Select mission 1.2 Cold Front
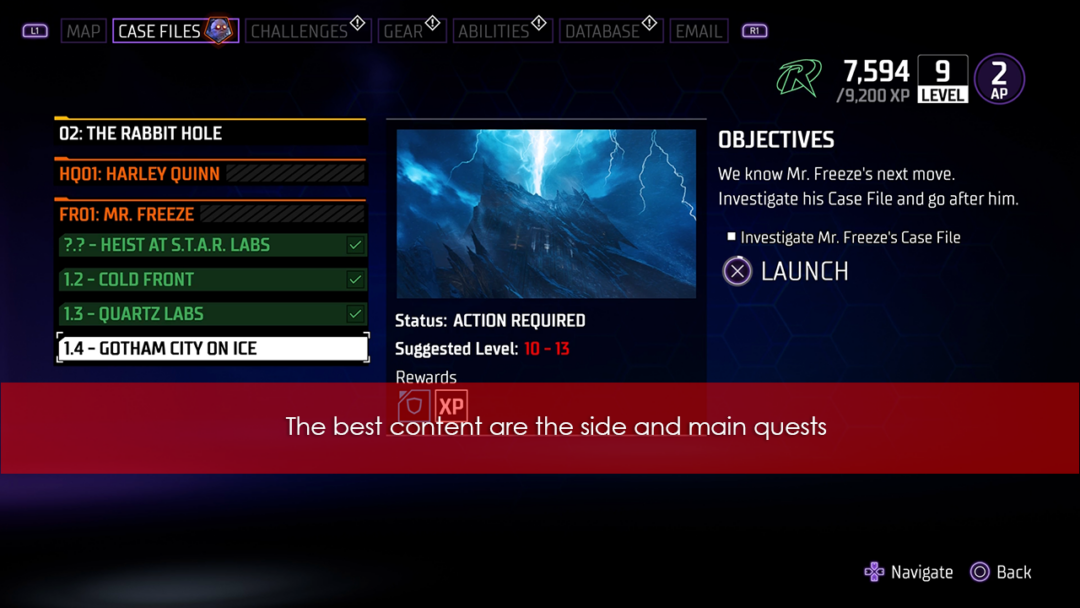This screenshot has height=608, width=1080. [212, 280]
